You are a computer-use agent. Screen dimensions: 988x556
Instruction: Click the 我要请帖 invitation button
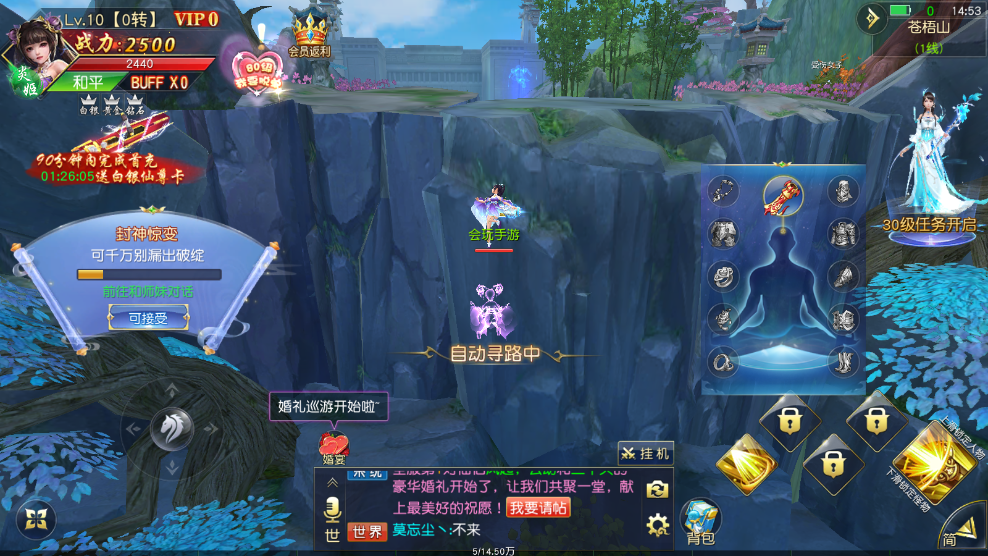[x=538, y=508]
